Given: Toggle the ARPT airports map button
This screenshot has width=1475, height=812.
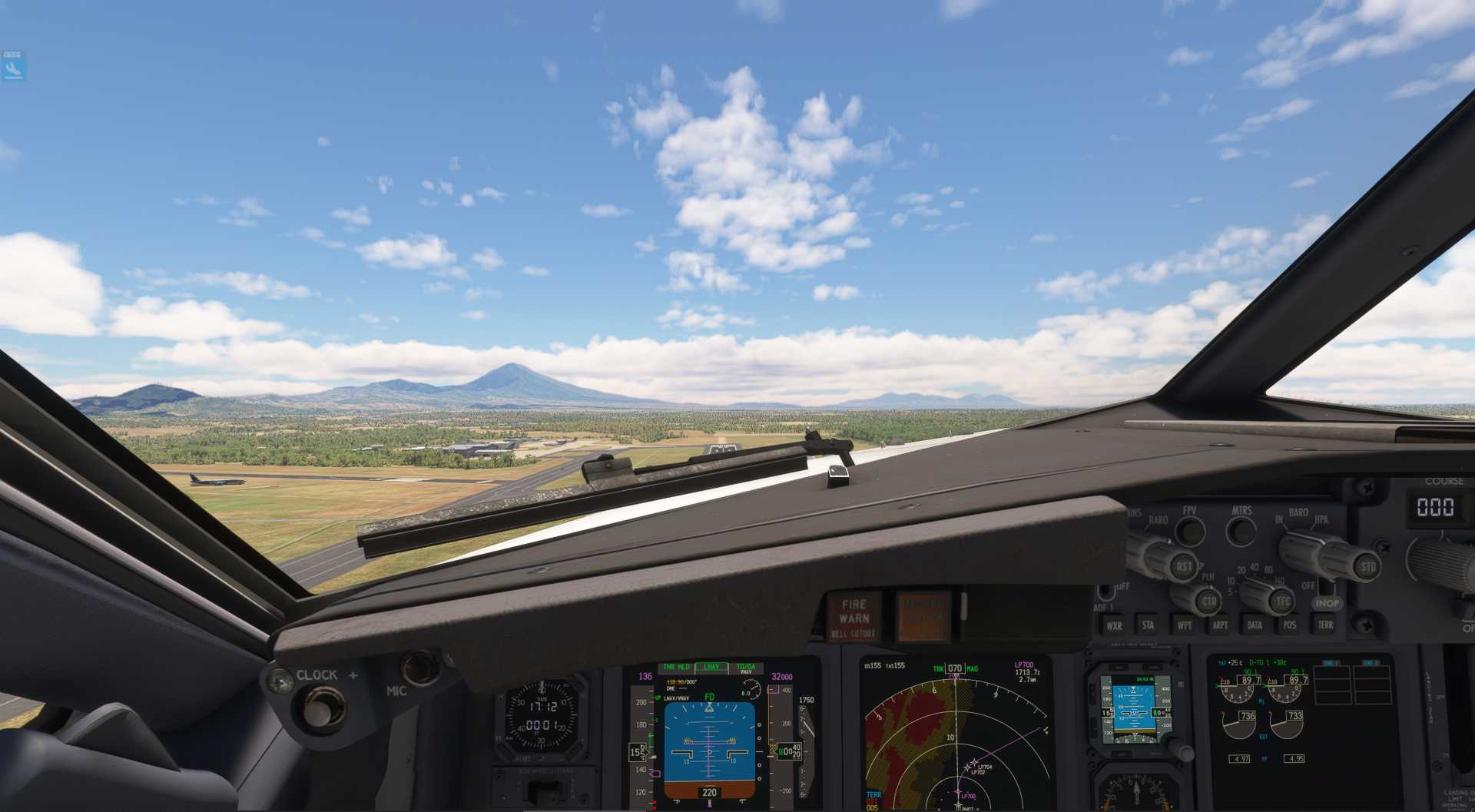Looking at the screenshot, I should [1219, 625].
